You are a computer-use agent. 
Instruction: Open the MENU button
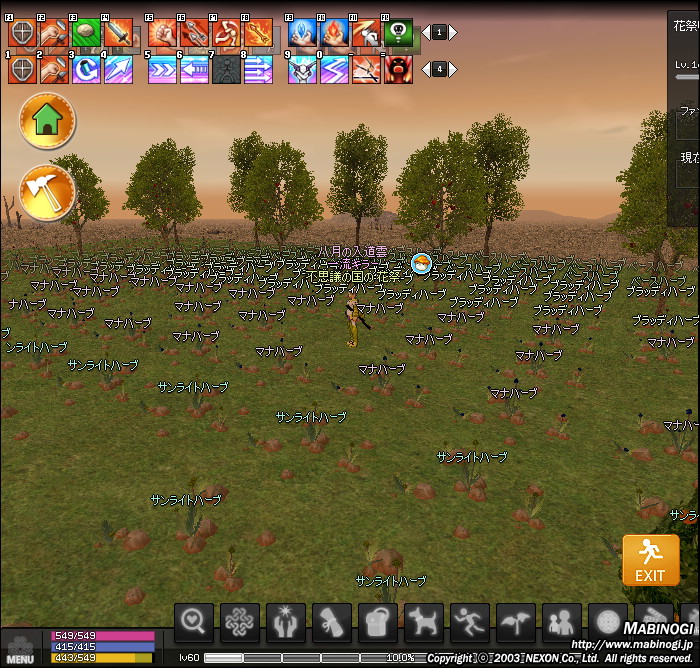20,648
